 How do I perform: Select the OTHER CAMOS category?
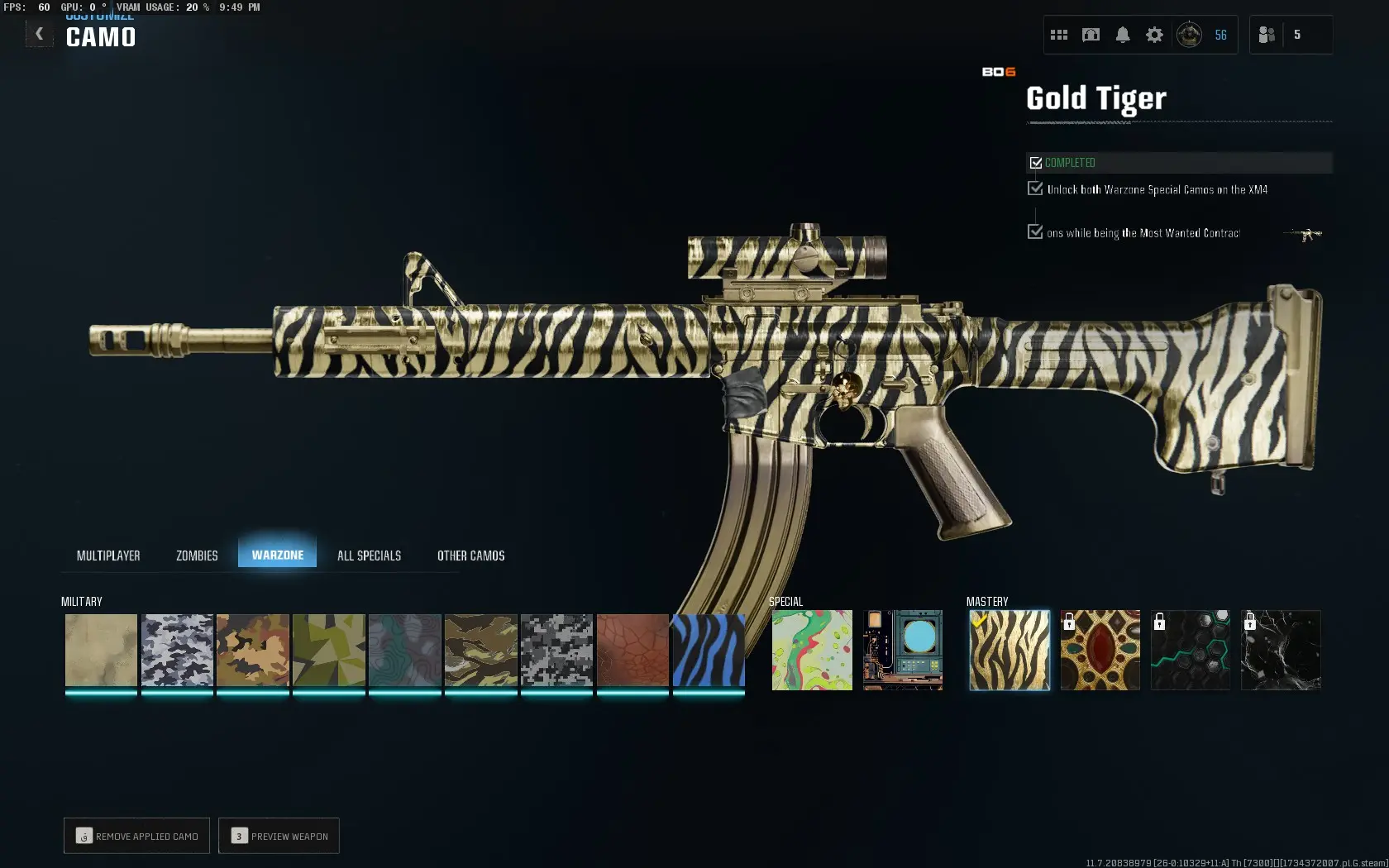[470, 555]
